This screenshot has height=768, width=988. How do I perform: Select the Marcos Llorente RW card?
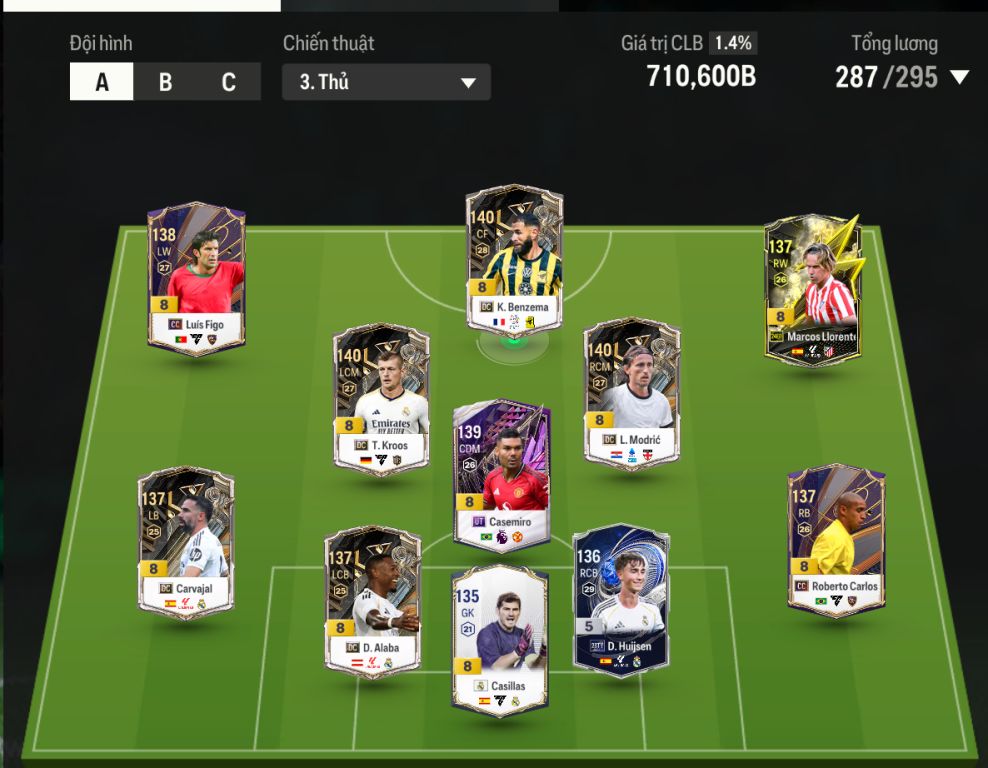813,288
